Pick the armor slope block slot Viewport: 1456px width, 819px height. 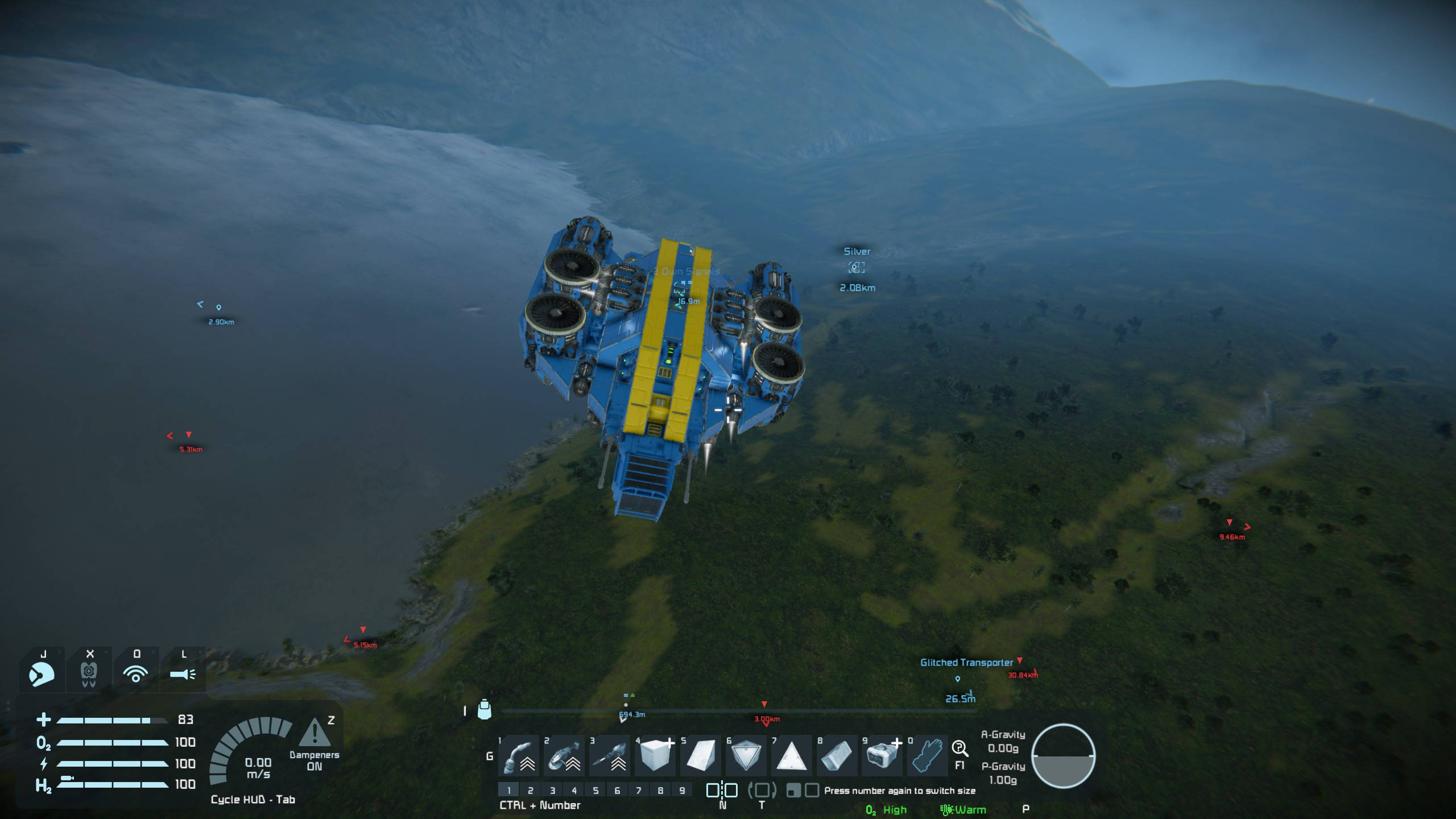[x=700, y=756]
